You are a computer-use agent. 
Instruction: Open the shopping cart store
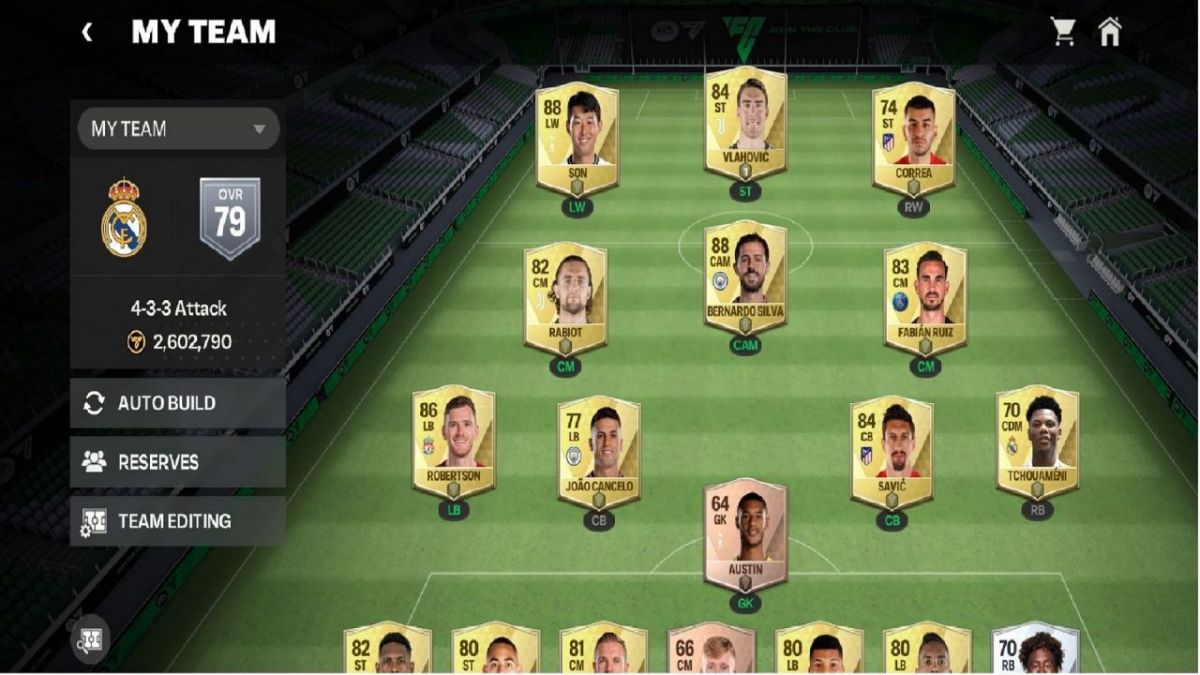coord(1063,32)
